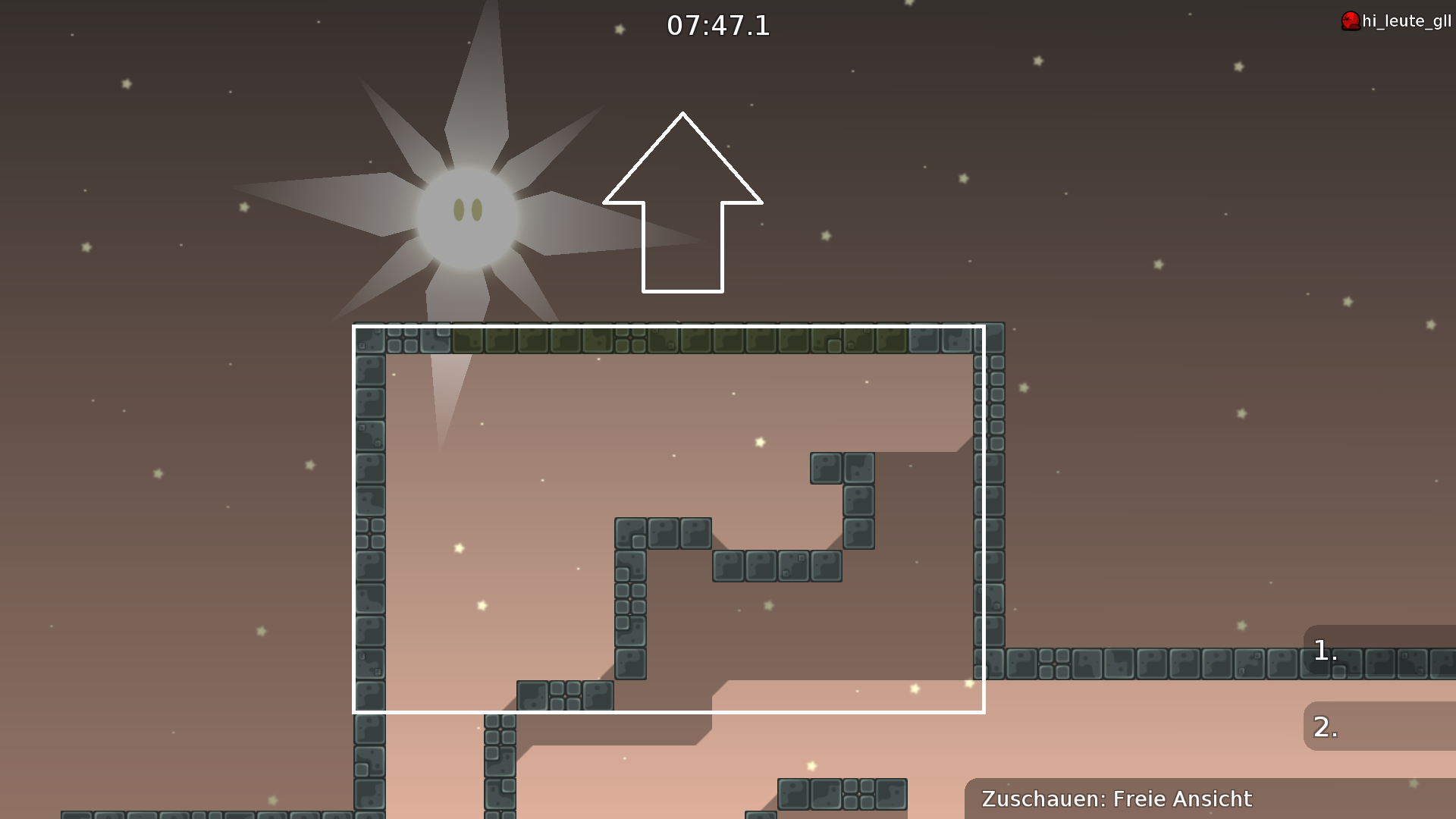
Task: Click the white upward arrow marker
Action: (682, 205)
